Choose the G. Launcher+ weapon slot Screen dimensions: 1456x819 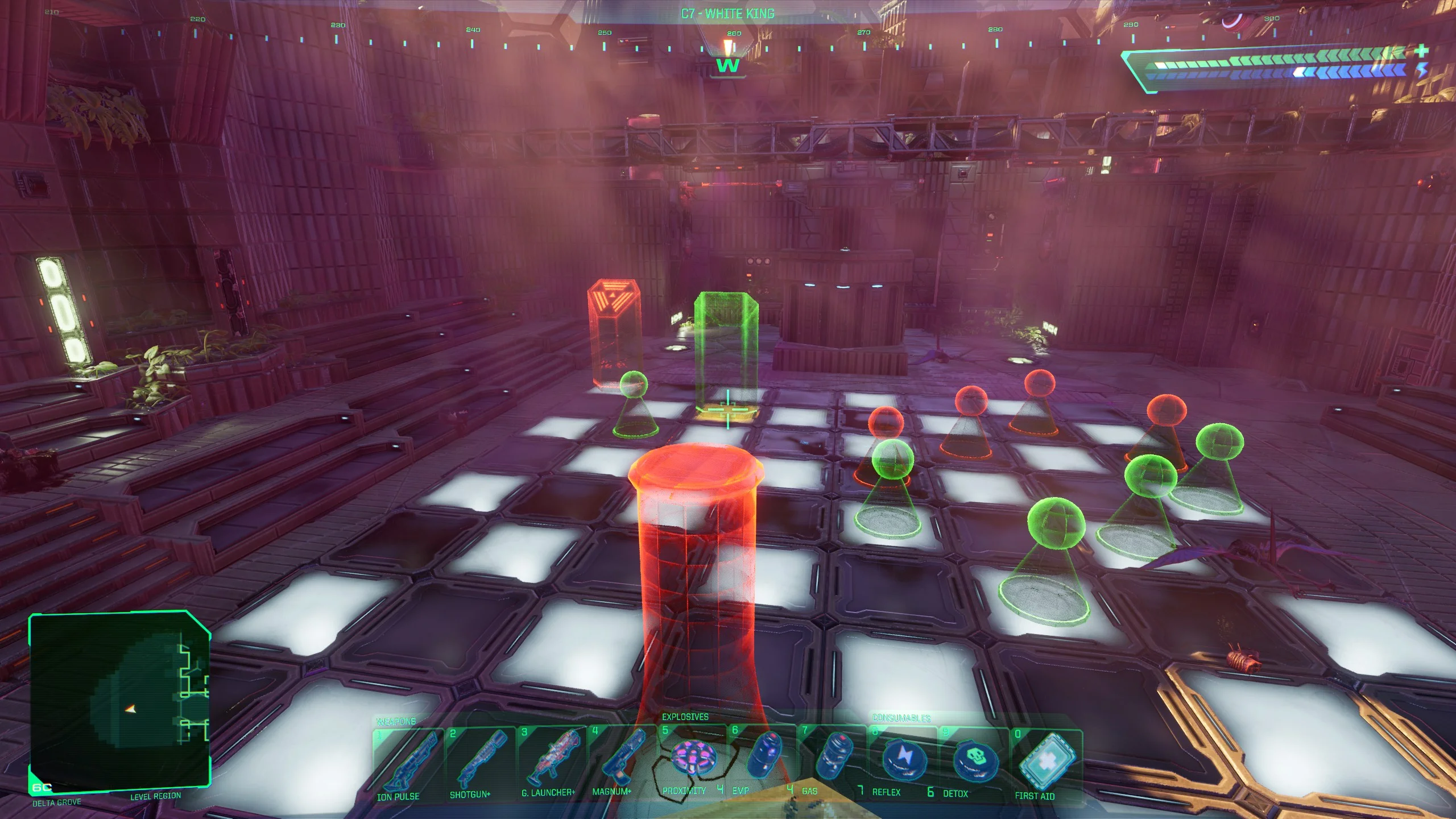point(551,758)
